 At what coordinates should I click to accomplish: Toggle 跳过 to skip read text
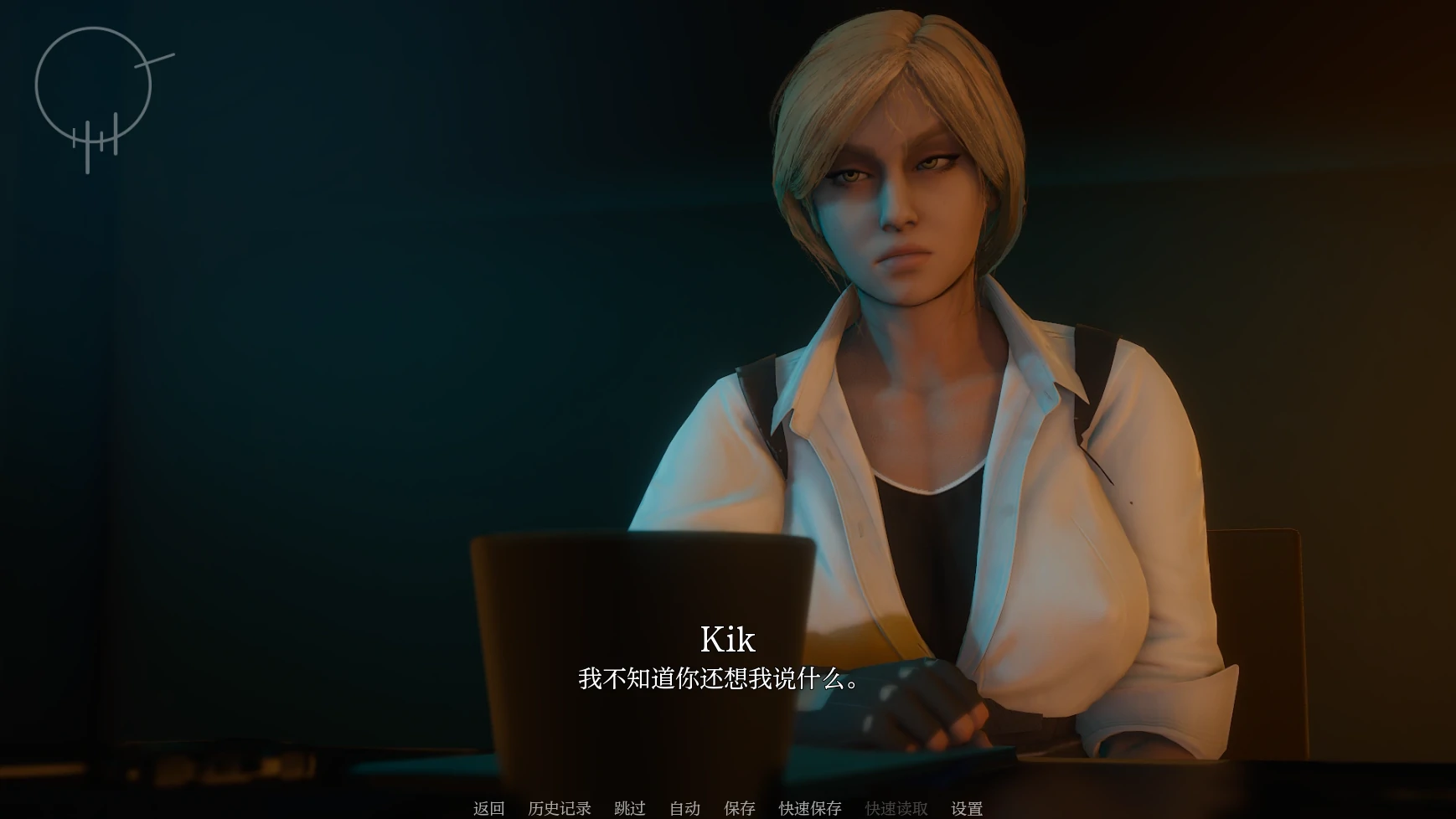click(630, 808)
